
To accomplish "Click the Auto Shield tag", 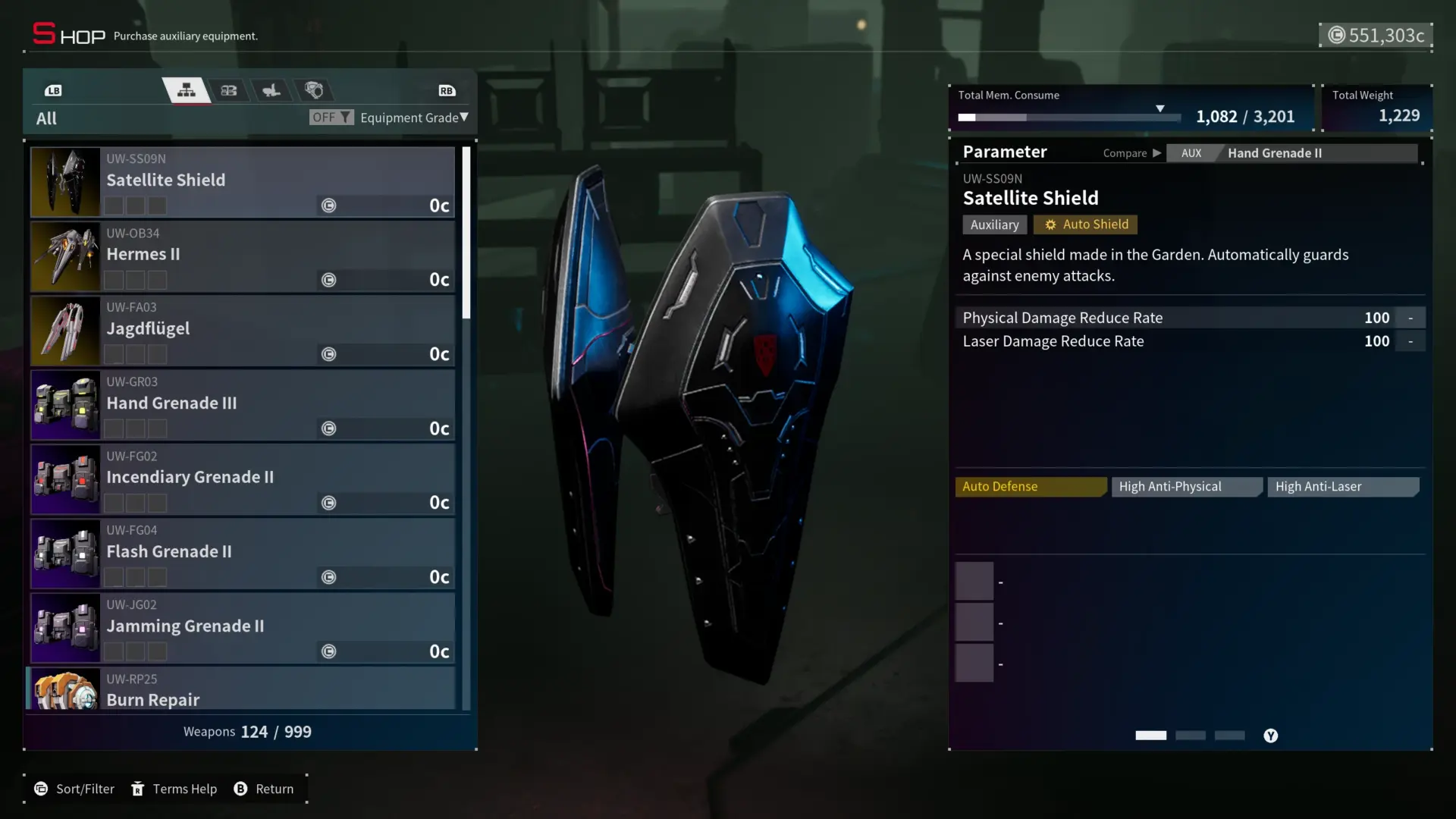I will pyautogui.click(x=1085, y=224).
